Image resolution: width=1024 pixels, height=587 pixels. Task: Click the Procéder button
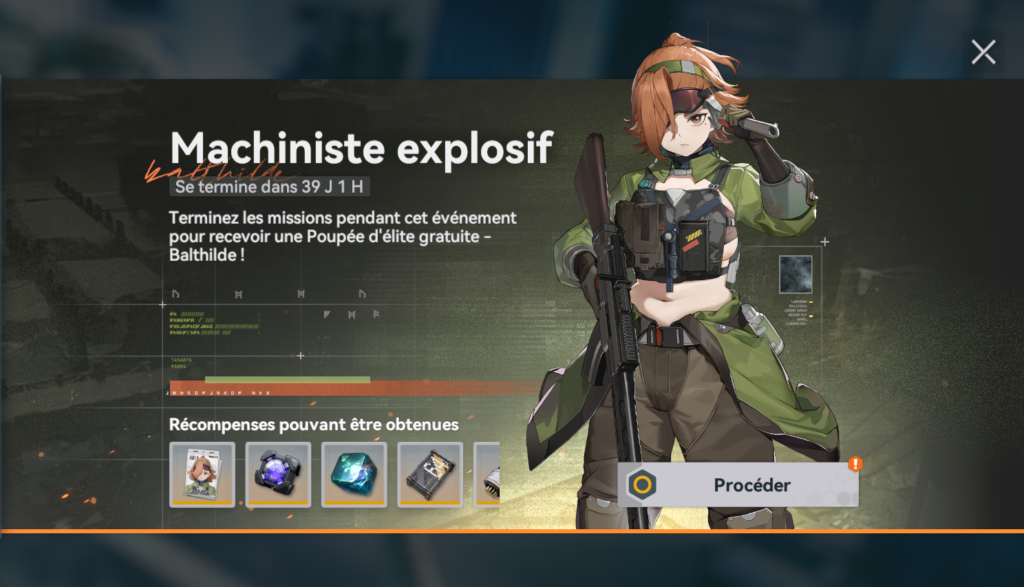(739, 485)
